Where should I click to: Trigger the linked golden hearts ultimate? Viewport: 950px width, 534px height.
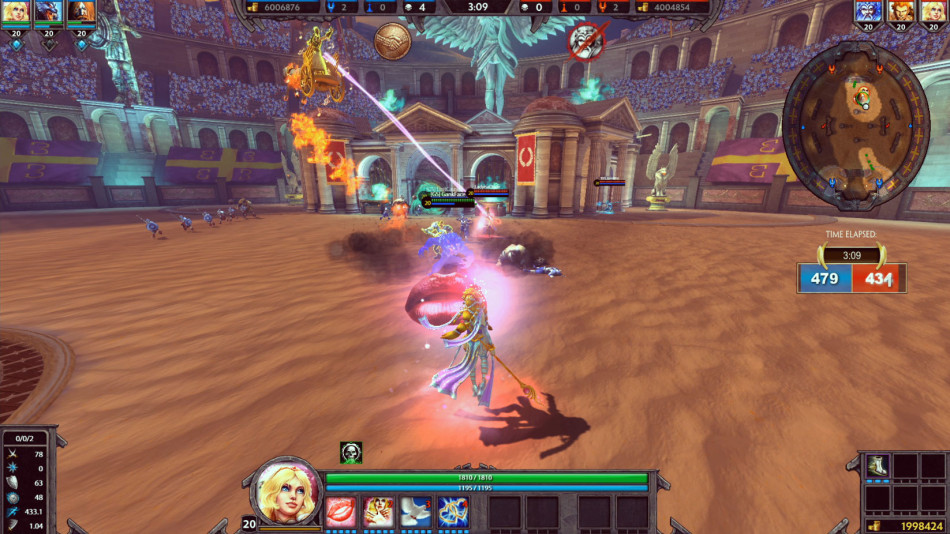click(x=452, y=511)
